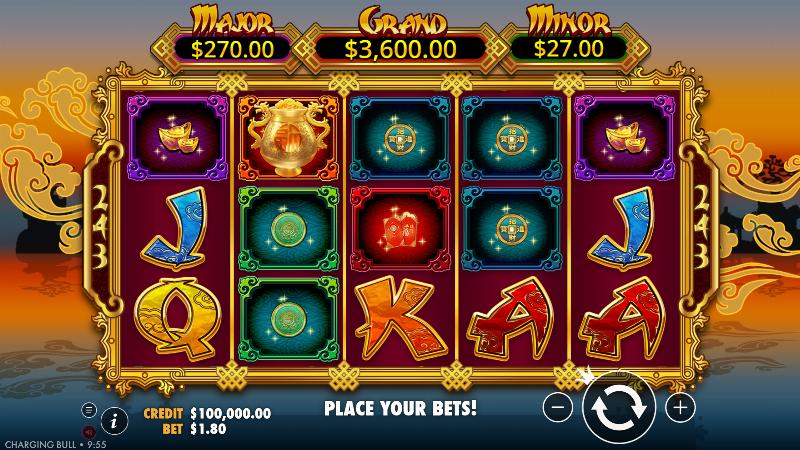Increase the bet with the plus button

(x=680, y=407)
